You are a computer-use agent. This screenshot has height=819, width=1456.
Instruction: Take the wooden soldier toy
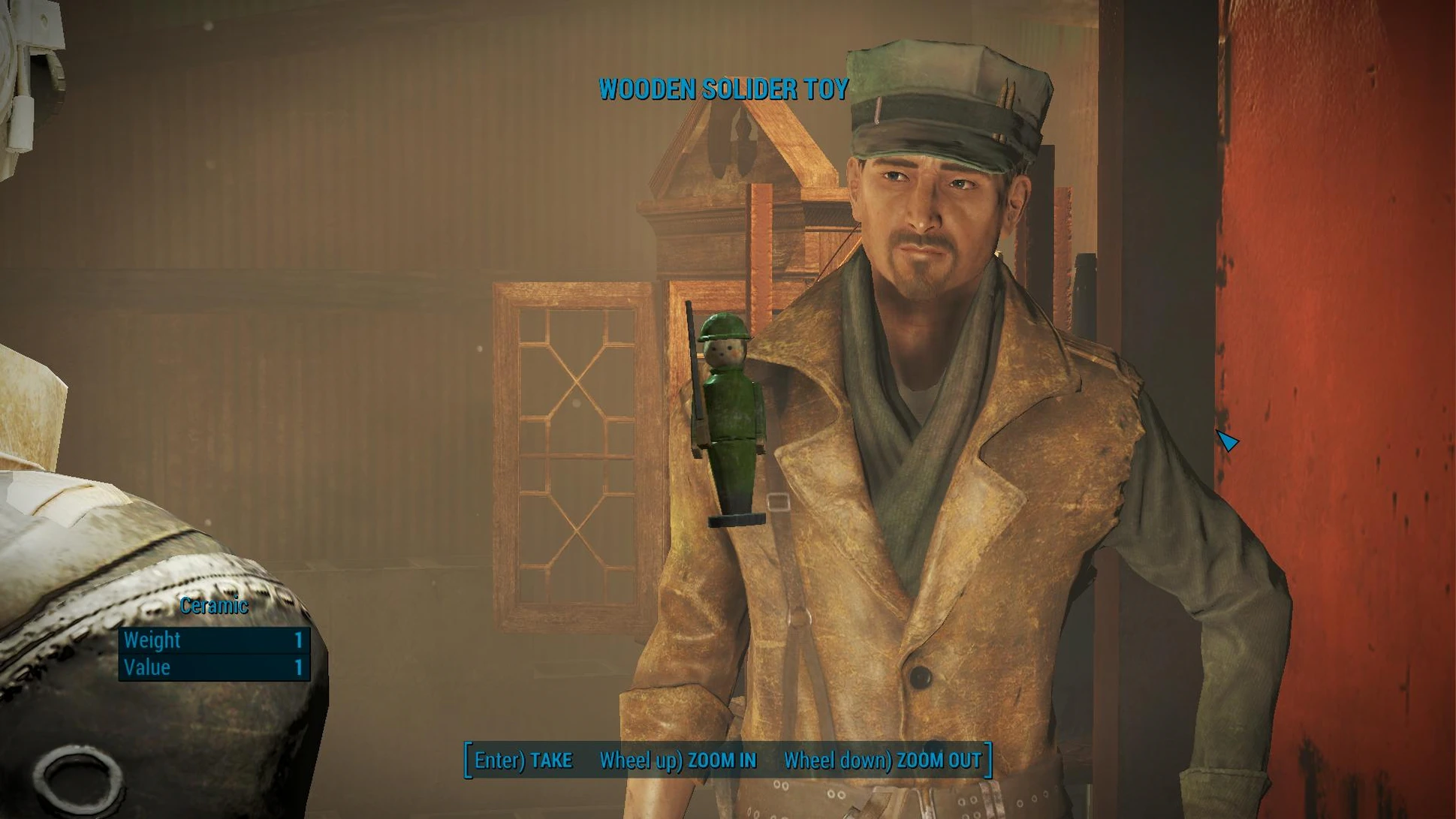(x=524, y=760)
